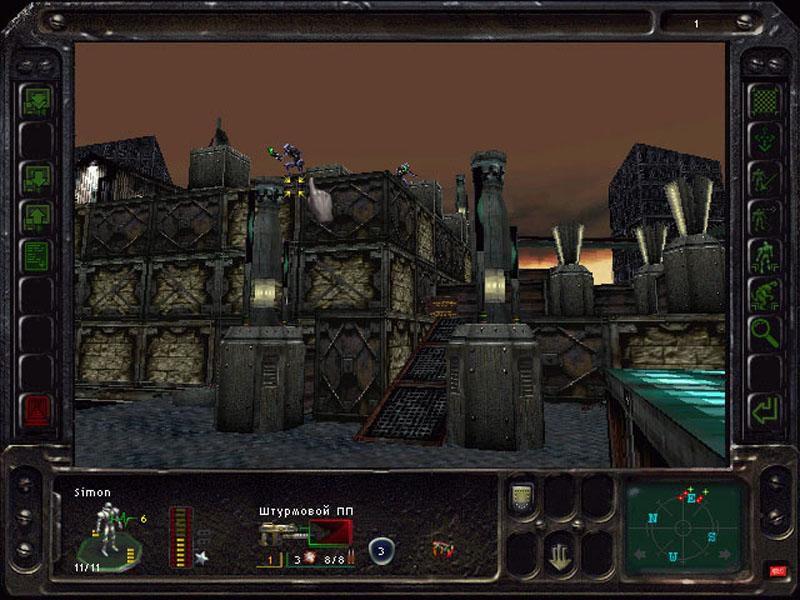The width and height of the screenshot is (800, 600).
Task: Click the blue round number 3 badge
Action: point(380,550)
